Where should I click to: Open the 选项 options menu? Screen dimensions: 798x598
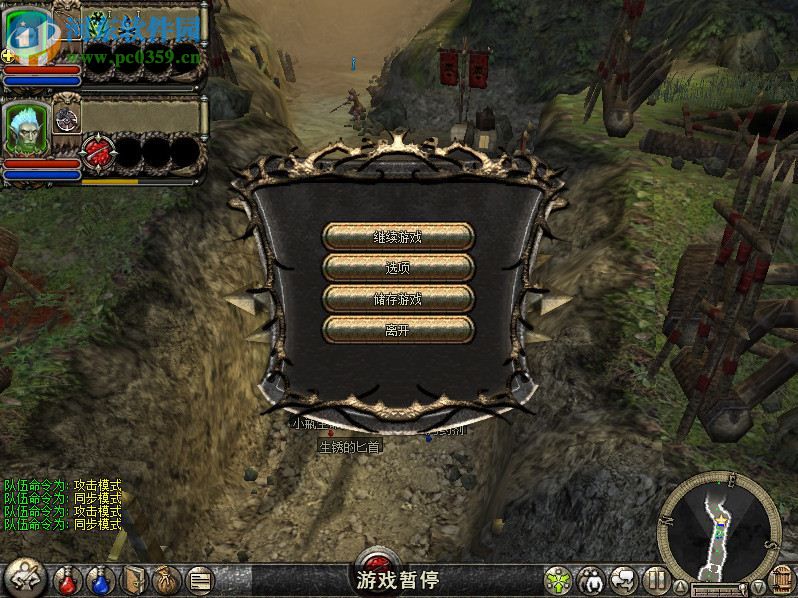tap(398, 268)
